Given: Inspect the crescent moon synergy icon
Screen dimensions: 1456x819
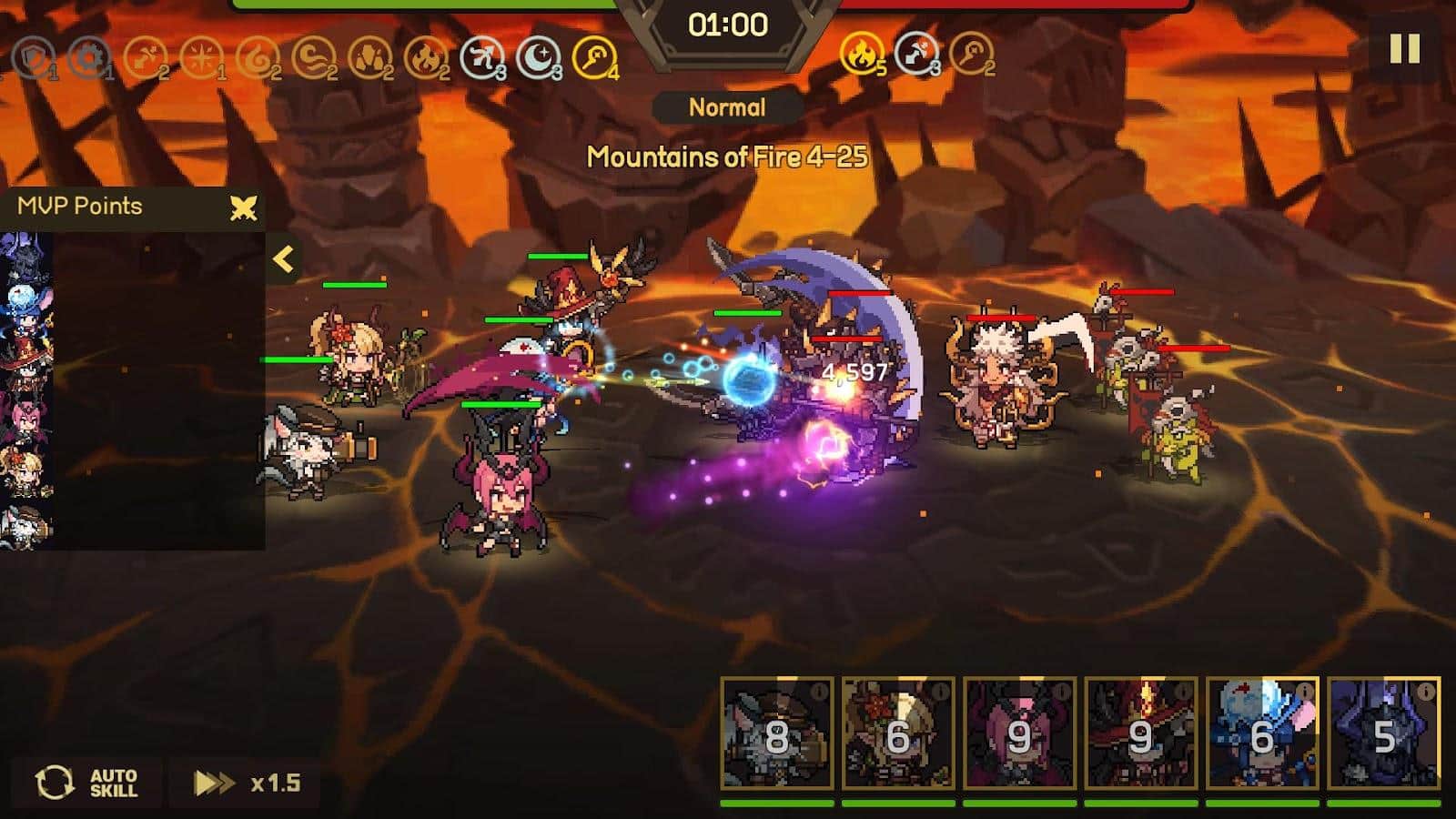Looking at the screenshot, I should click(x=539, y=59).
